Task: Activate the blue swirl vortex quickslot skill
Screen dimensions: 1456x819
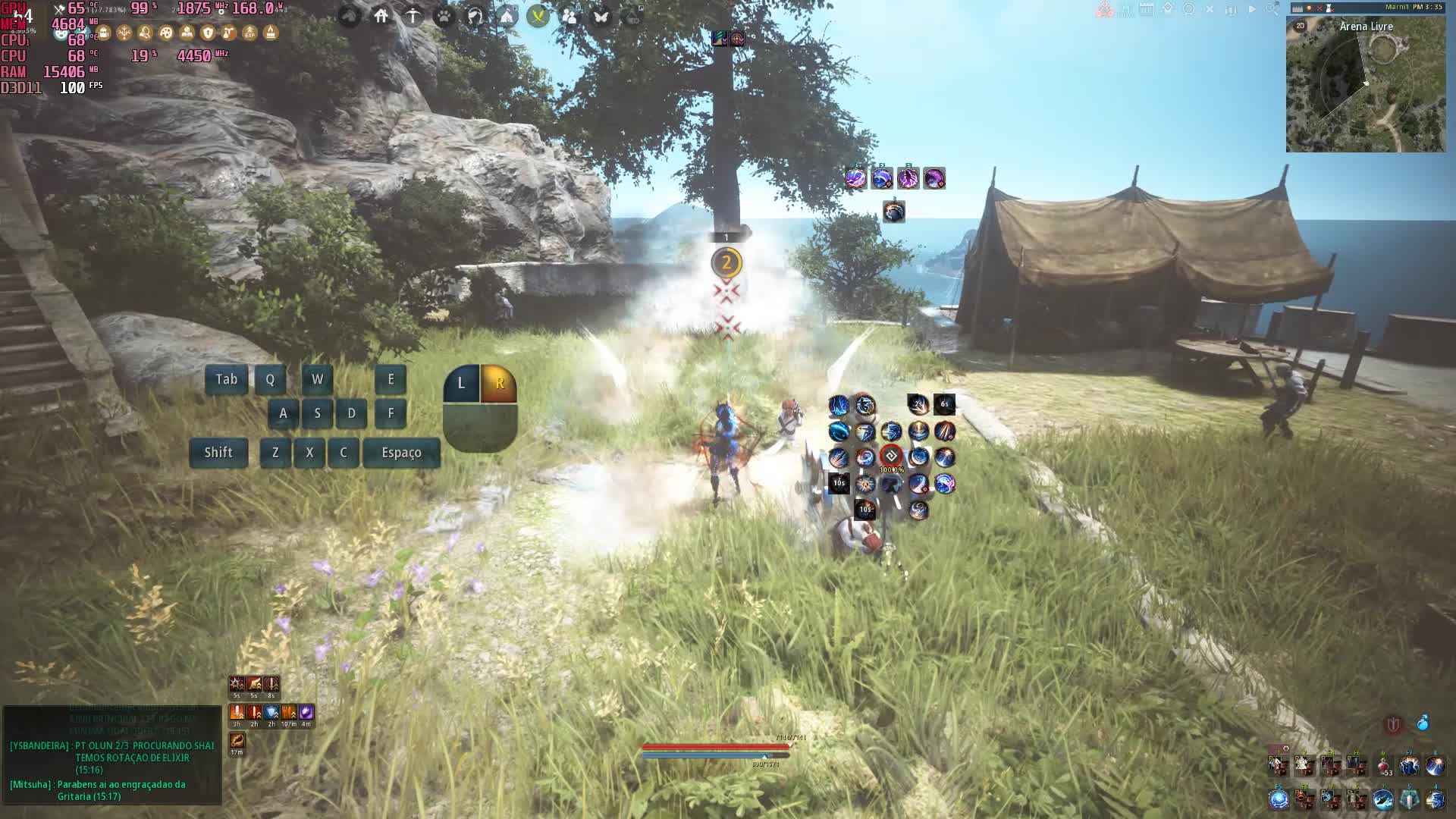Action: (x=1279, y=799)
